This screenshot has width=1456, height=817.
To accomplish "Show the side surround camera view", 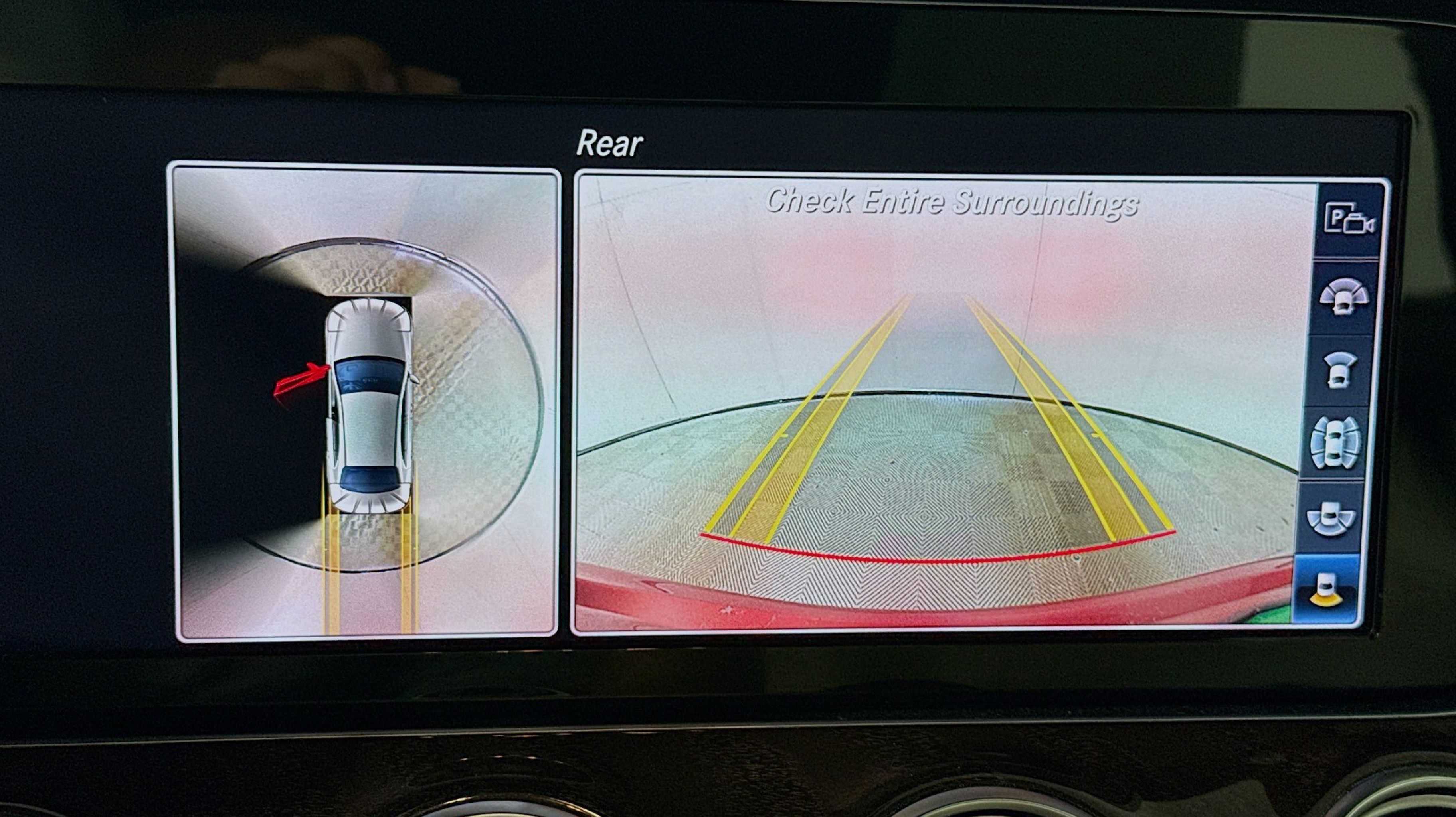I will (x=1335, y=444).
